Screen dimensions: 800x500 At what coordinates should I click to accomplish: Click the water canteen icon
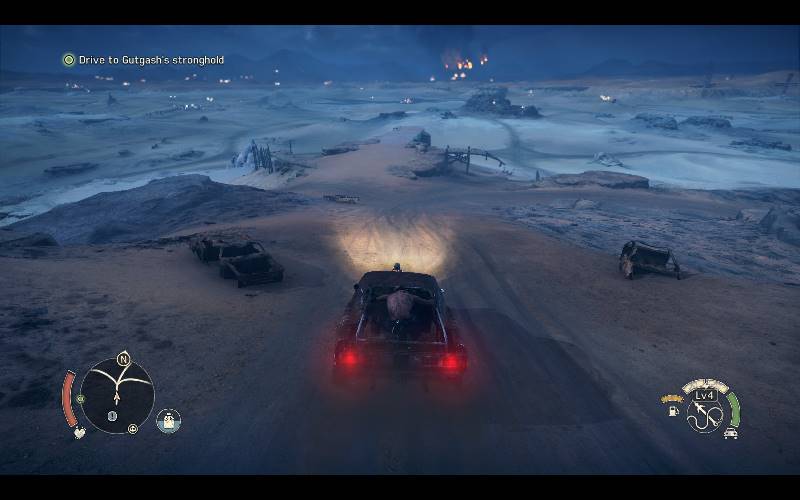click(x=169, y=421)
